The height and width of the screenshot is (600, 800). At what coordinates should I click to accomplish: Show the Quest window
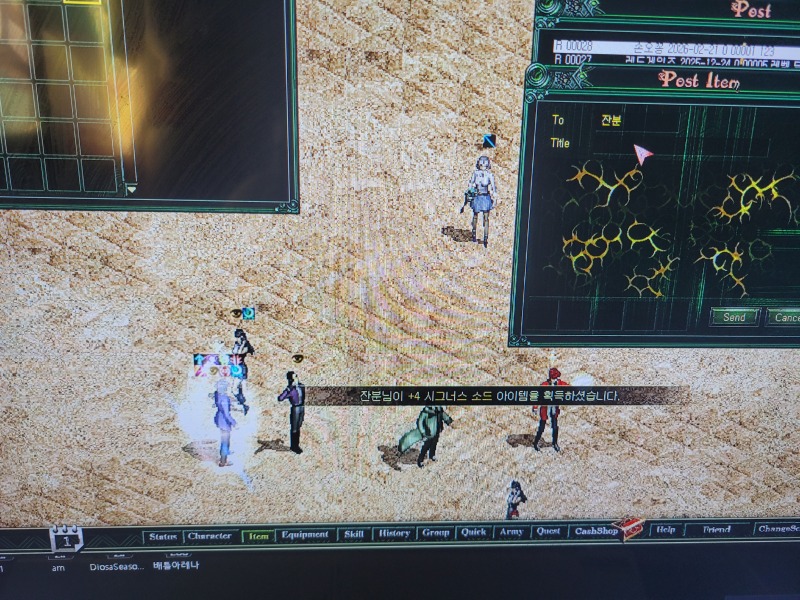click(x=547, y=532)
